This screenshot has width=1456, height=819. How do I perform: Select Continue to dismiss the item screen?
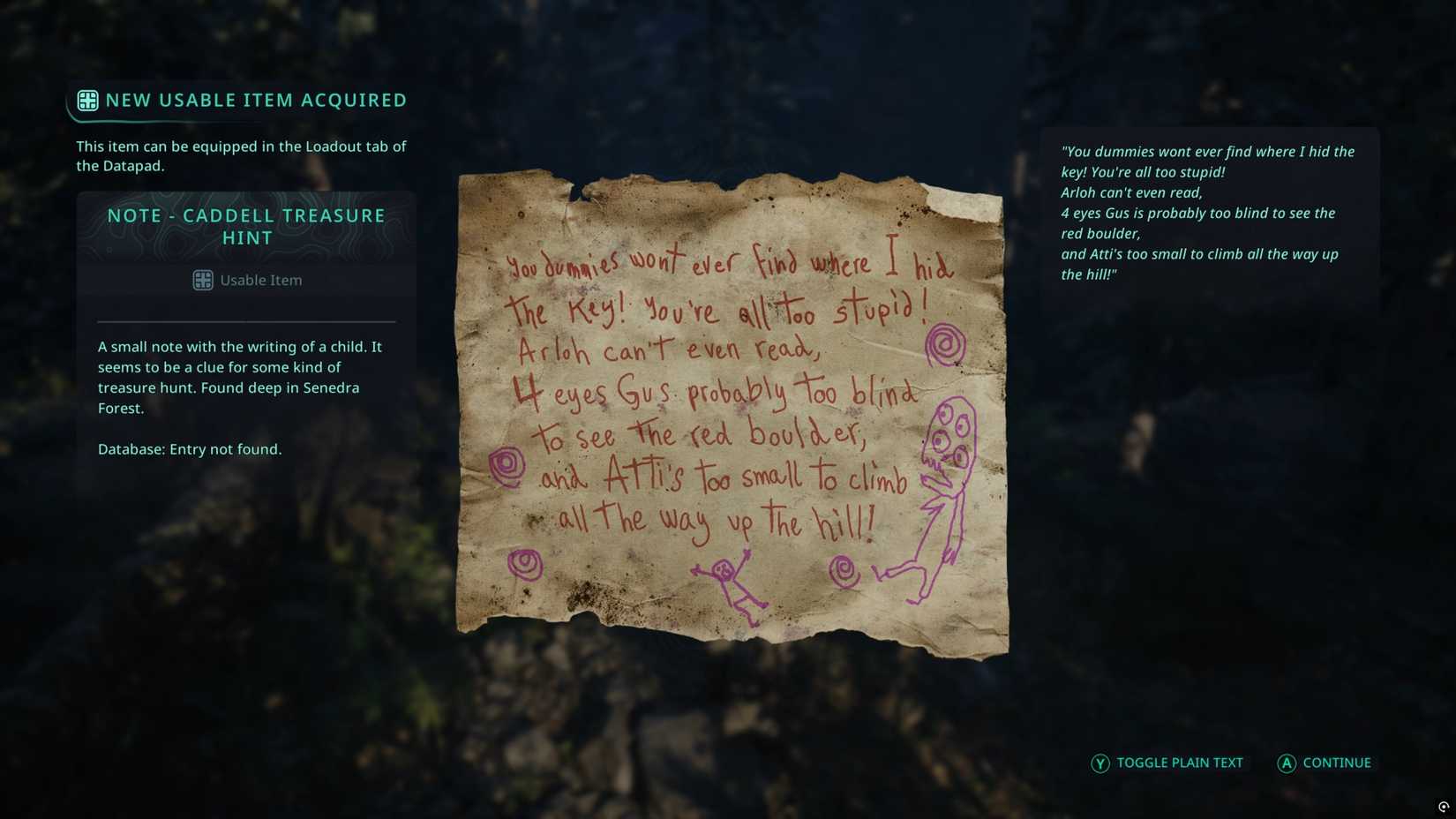pyautogui.click(x=1324, y=763)
